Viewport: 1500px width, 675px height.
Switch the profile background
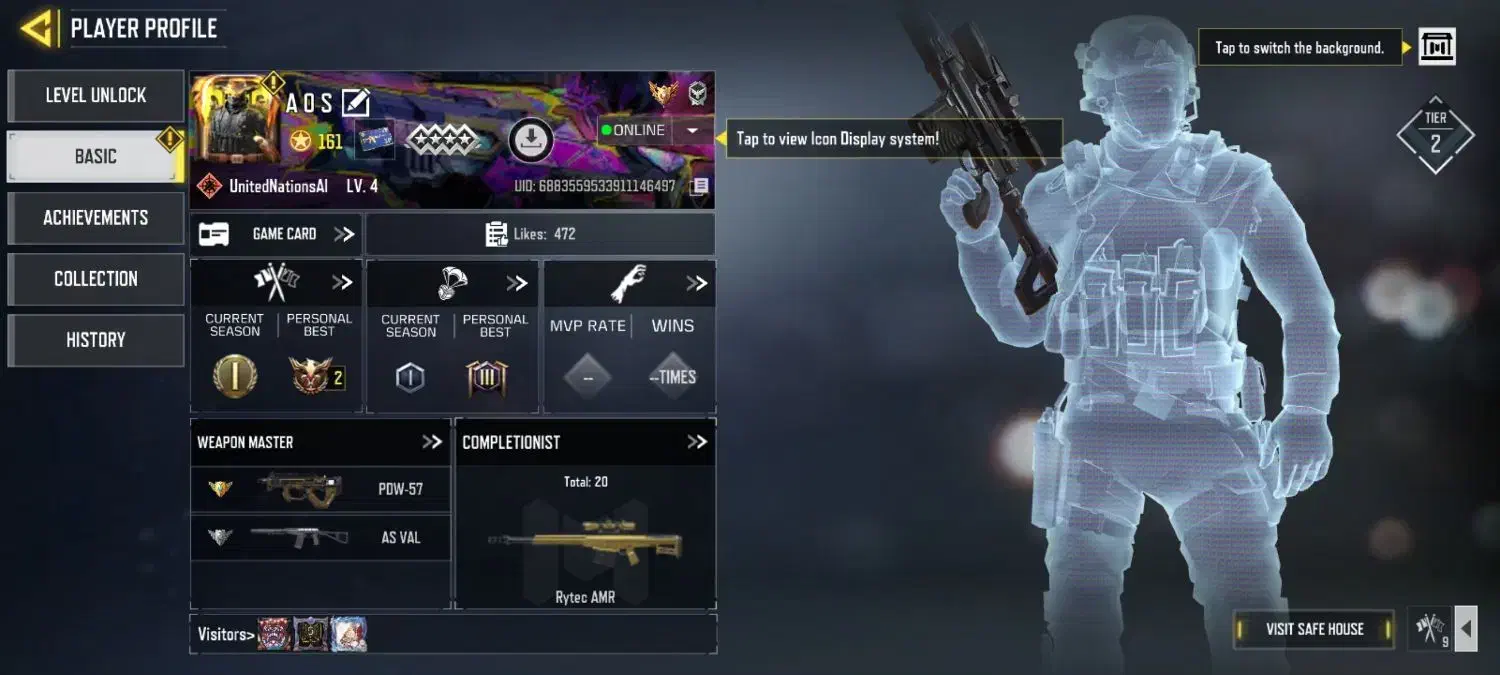click(x=1437, y=47)
